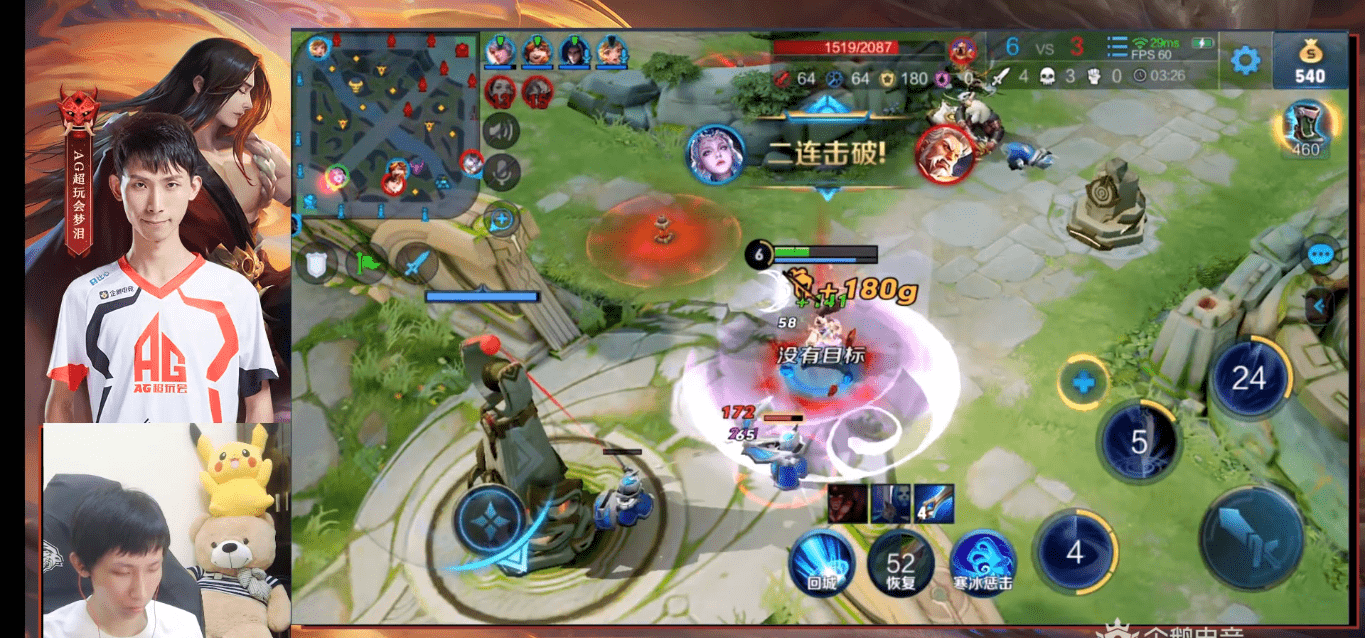Toggle the speaker voice output button
1365x638 pixels.
click(501, 130)
